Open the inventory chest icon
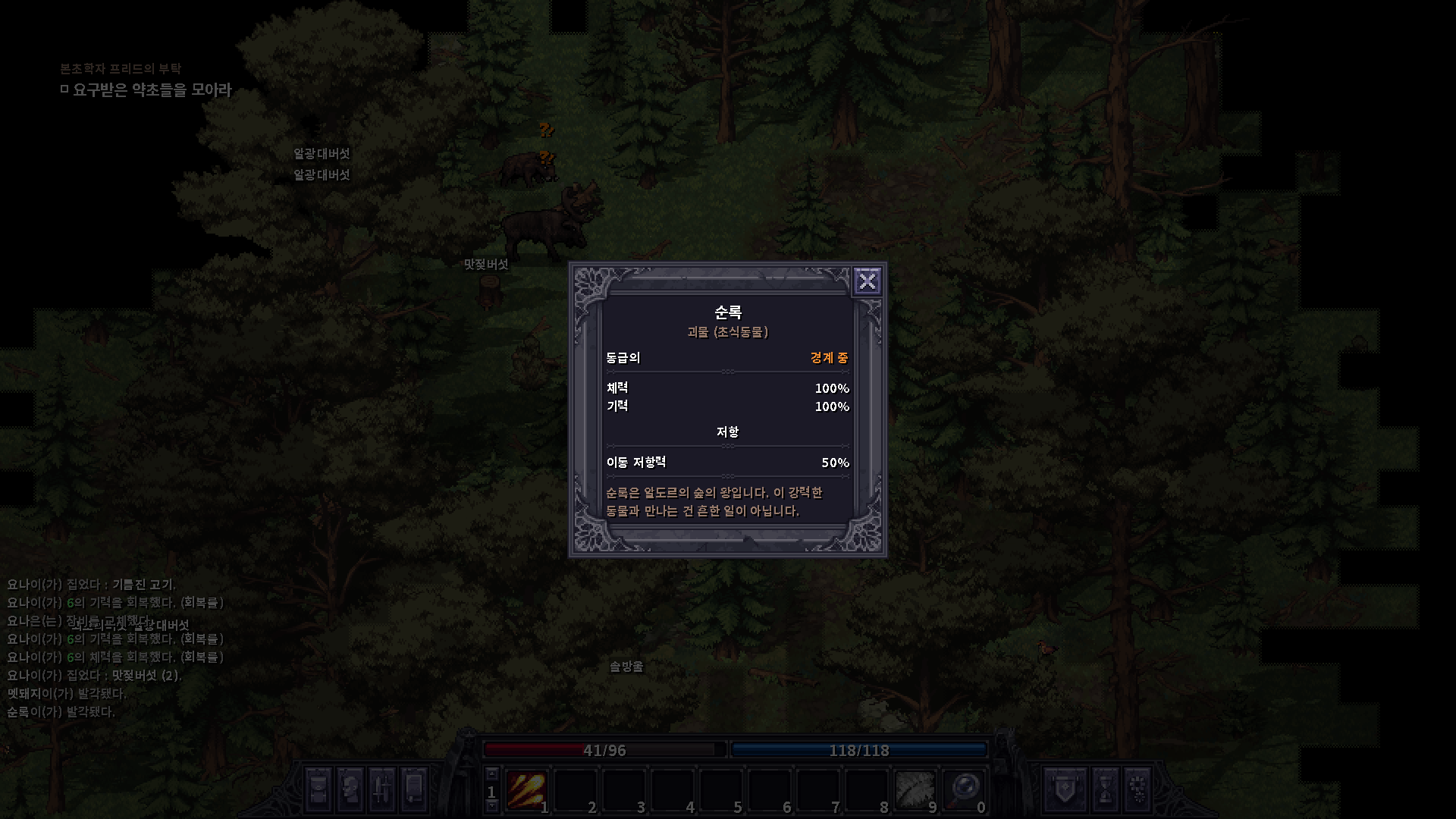 pos(318,789)
